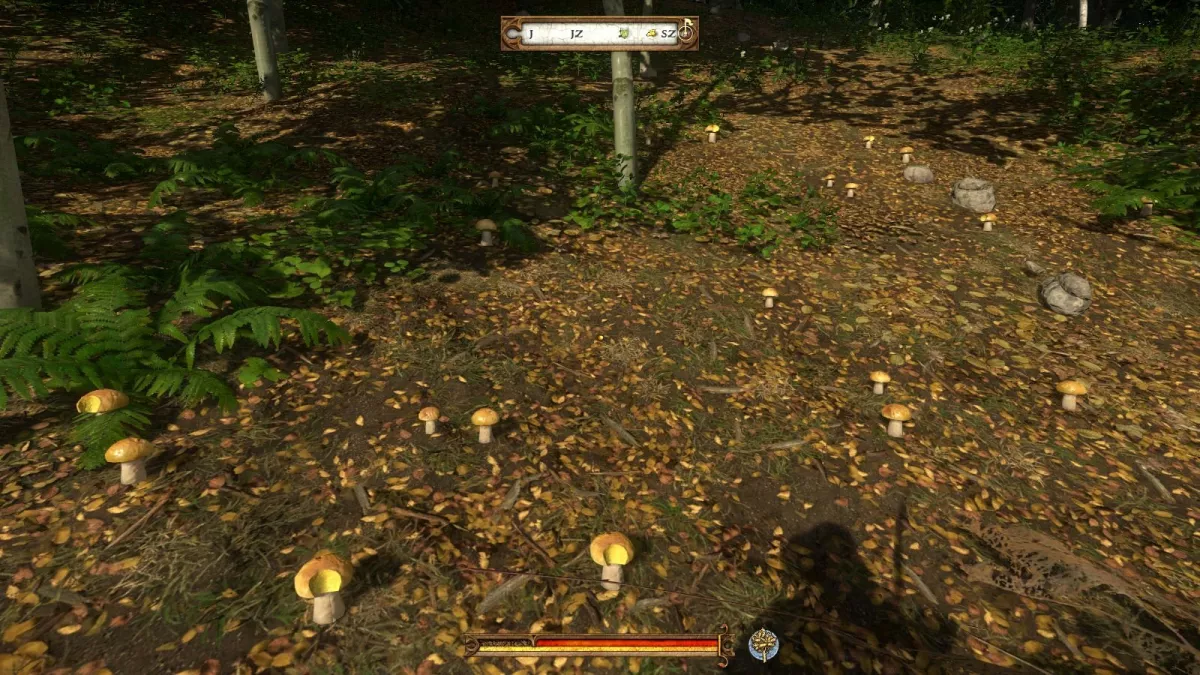Click the compass bar at the top

[598, 33]
